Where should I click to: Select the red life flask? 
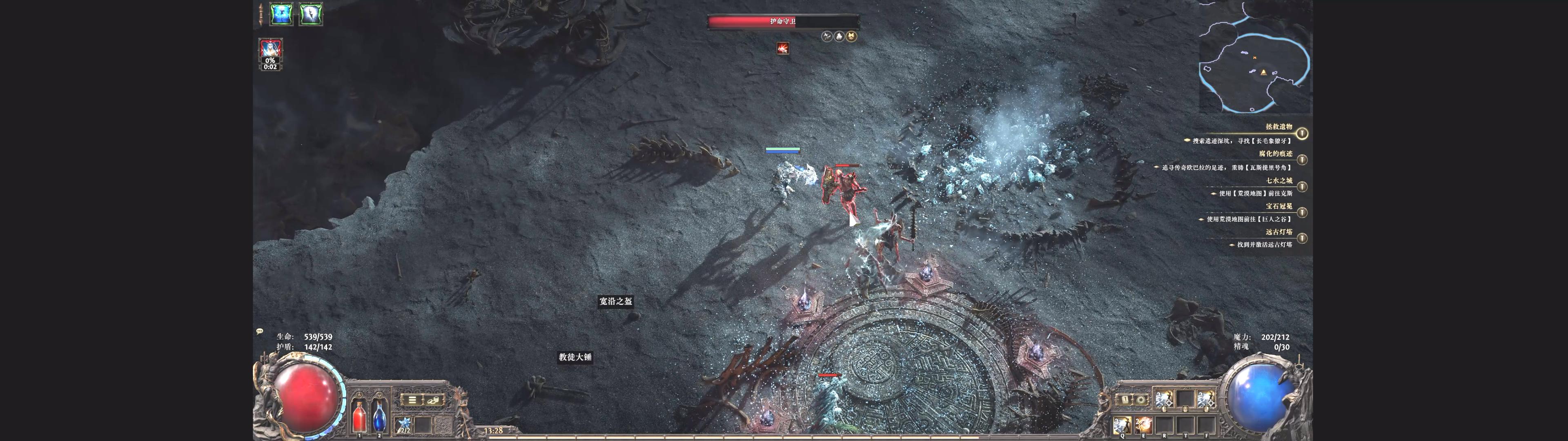359,415
